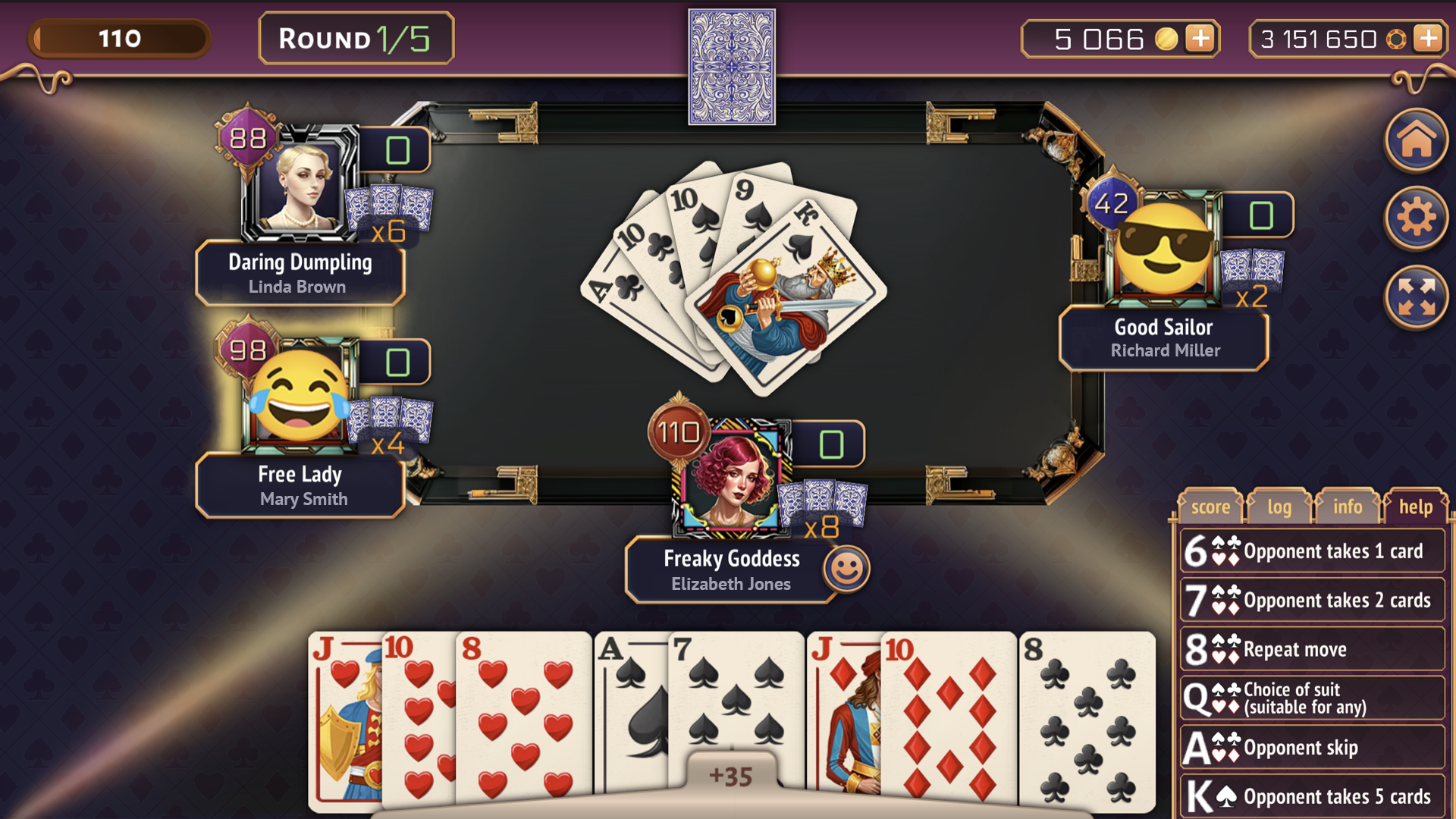Open the smiley emoji reaction picker
The width and height of the screenshot is (1456, 819).
click(849, 570)
